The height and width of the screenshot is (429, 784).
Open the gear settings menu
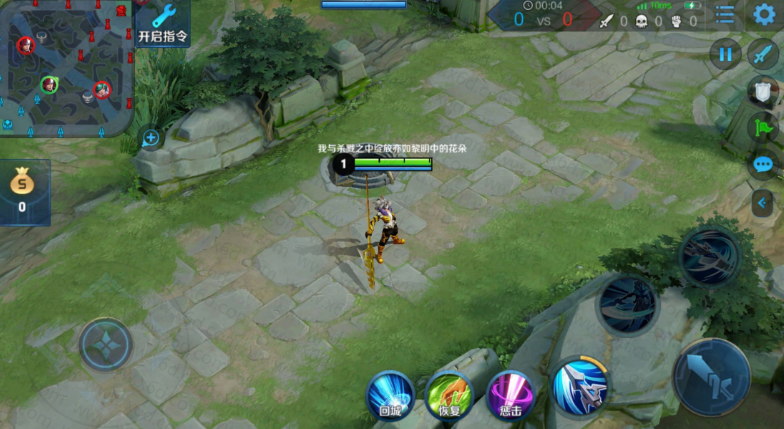point(765,14)
